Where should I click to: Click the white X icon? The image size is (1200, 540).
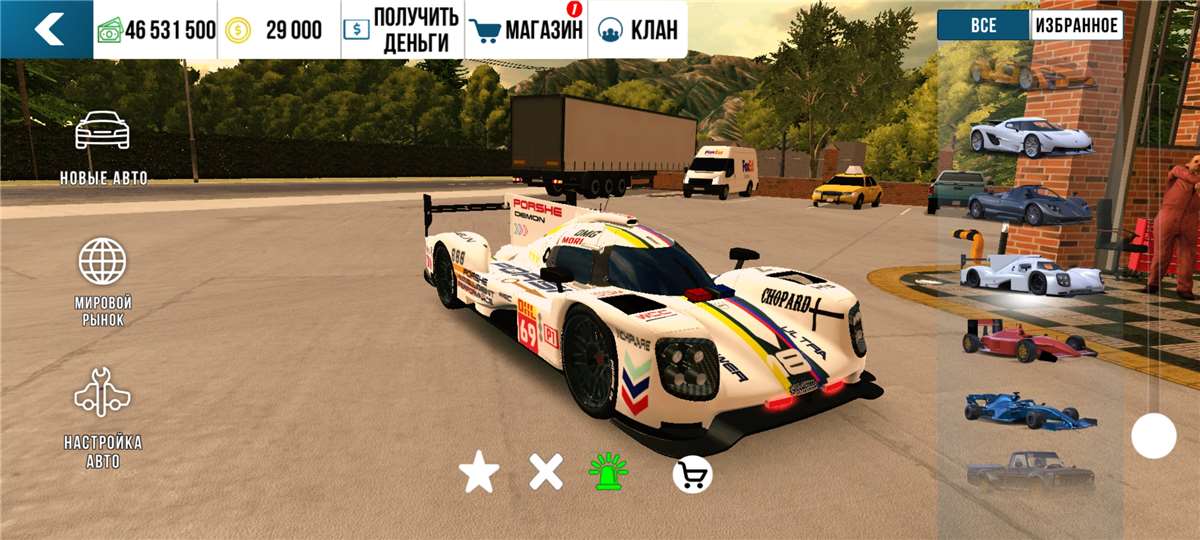tap(546, 472)
